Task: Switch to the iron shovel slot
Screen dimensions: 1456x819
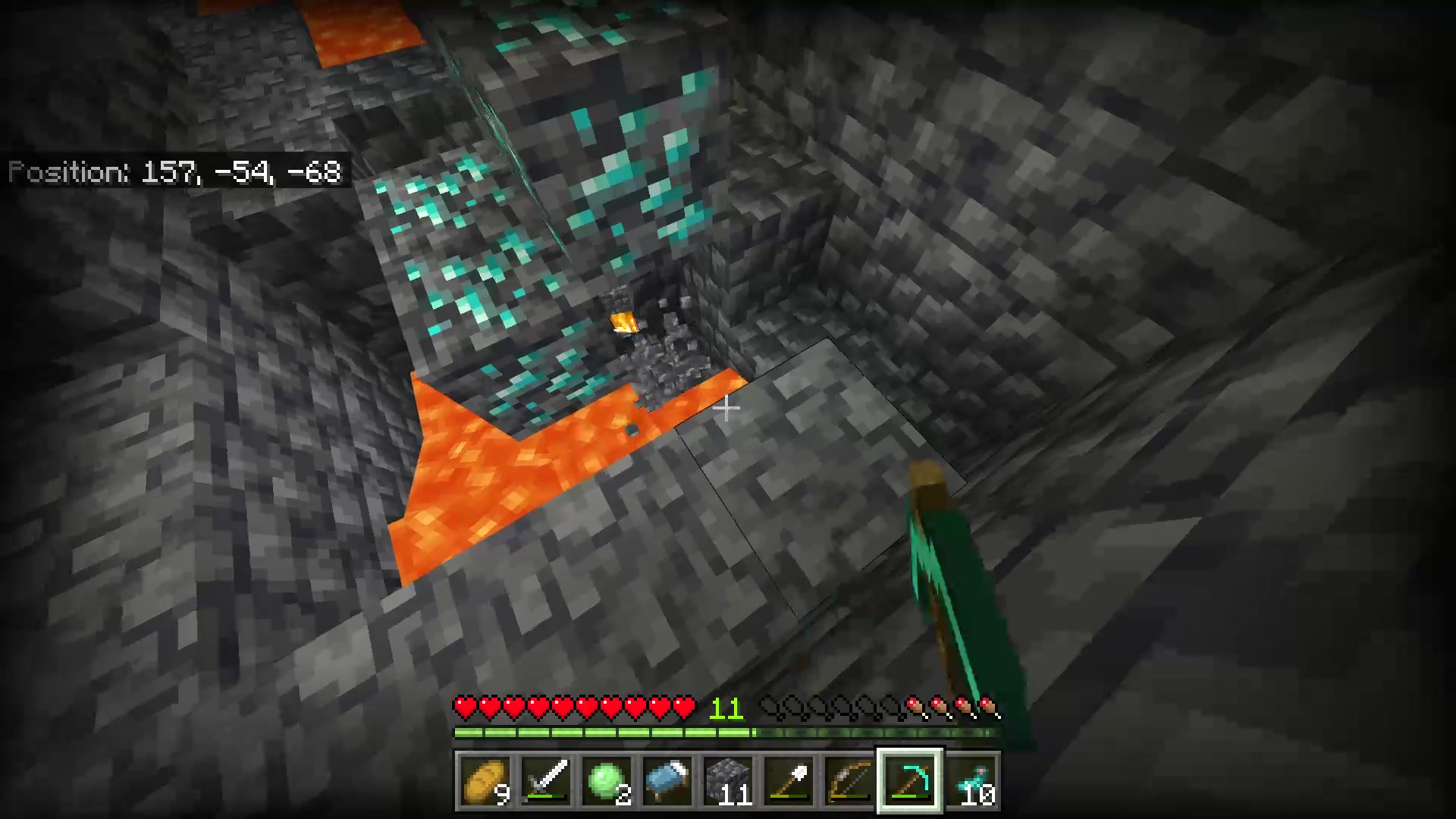Action: pos(789,781)
